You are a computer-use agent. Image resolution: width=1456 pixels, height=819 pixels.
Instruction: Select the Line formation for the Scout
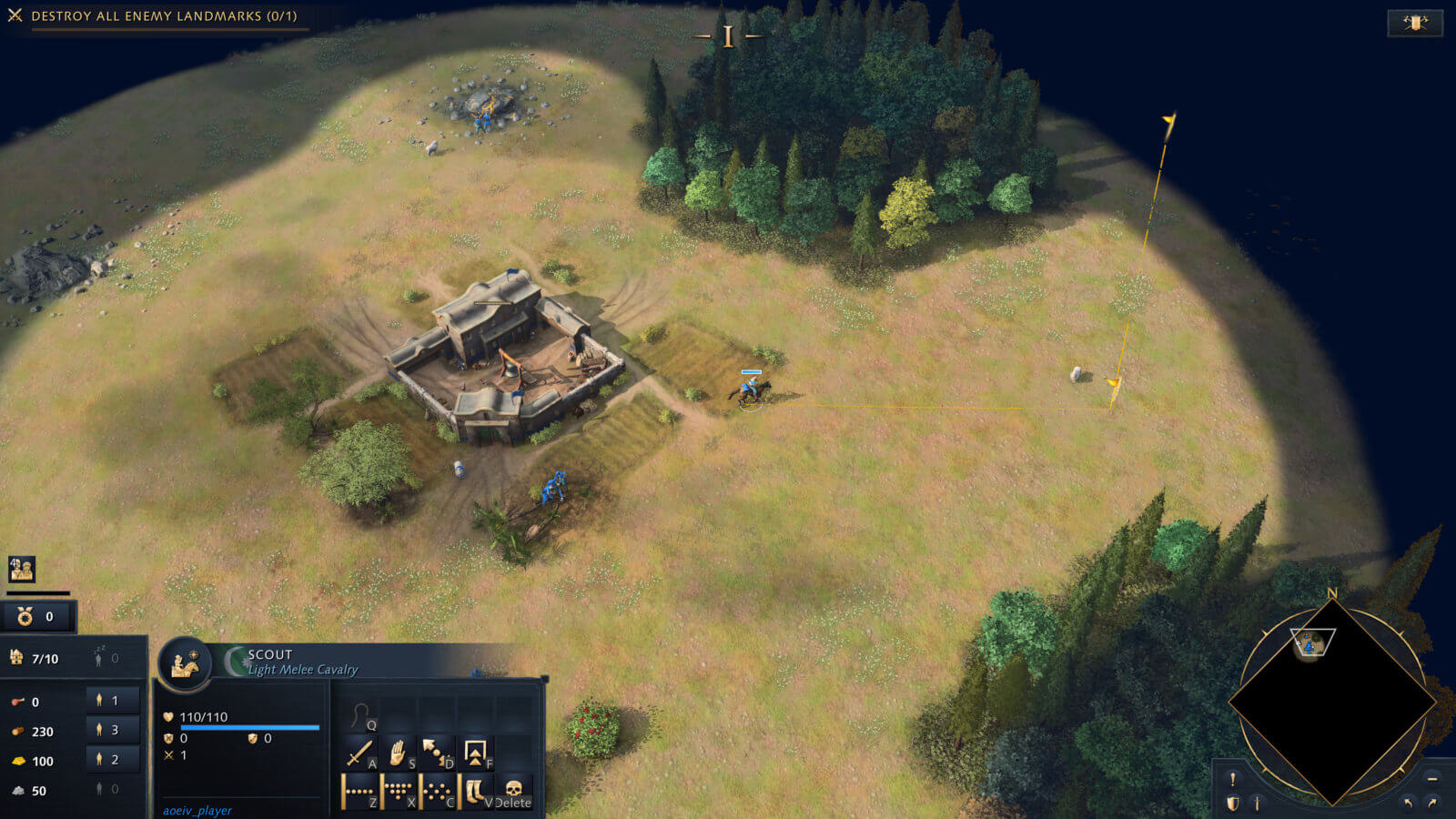(x=360, y=790)
